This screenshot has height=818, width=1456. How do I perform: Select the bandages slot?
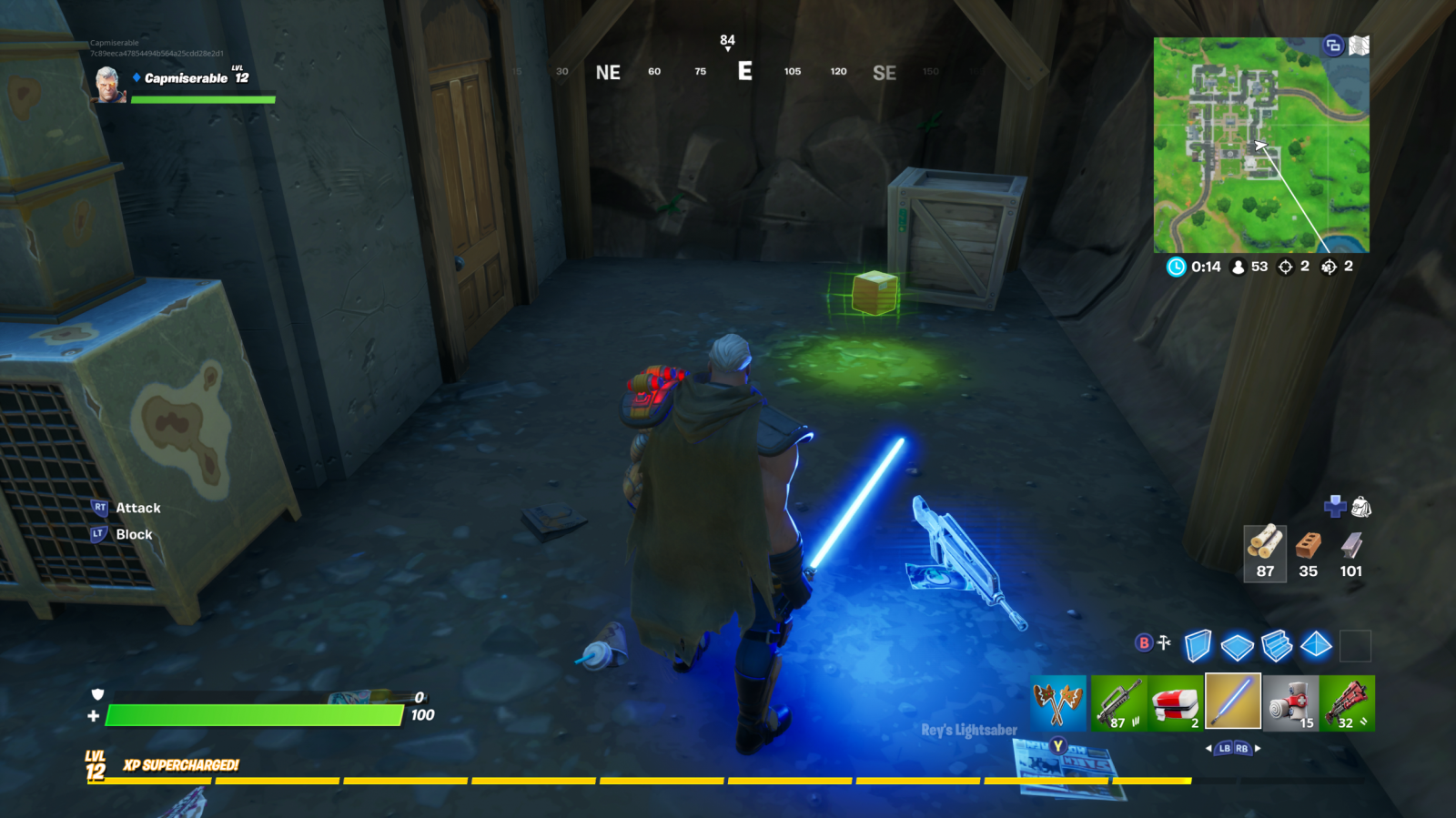click(x=1290, y=702)
